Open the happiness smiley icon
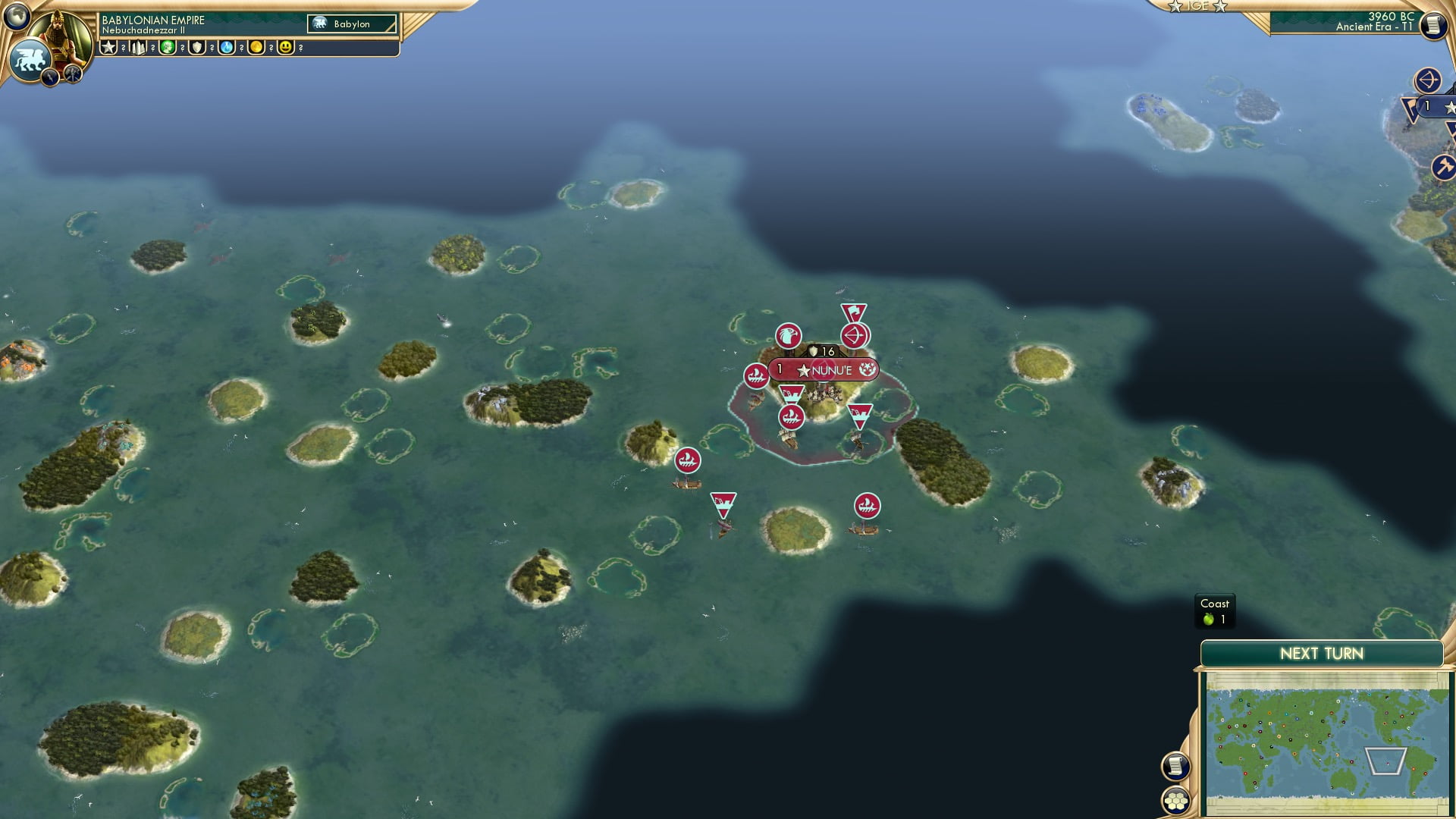Screen dimensions: 1456x819 point(287,47)
